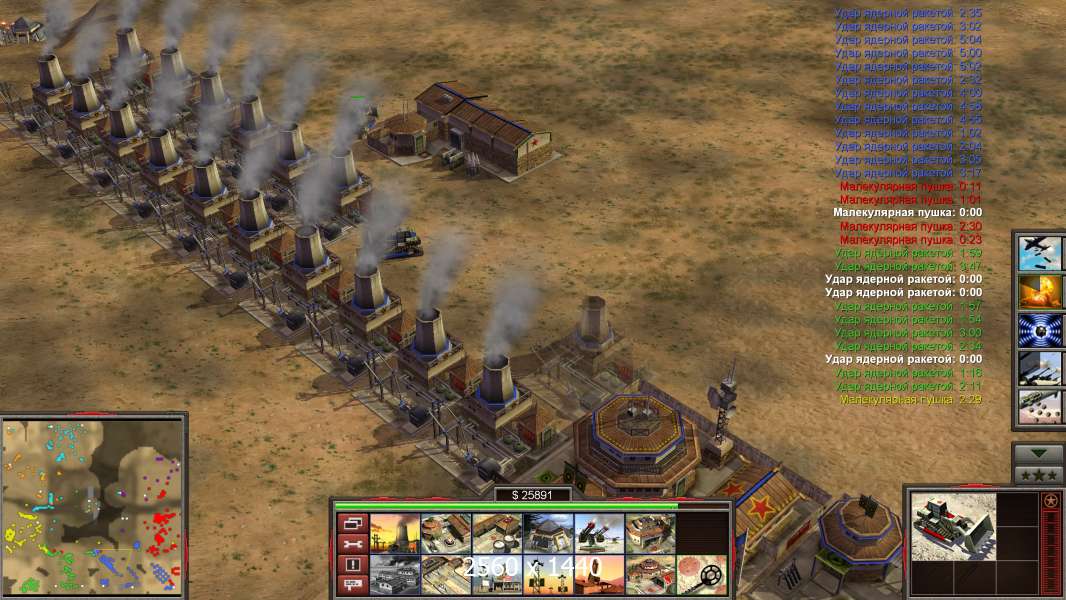Choose the Gattling Cannon build icon
Image resolution: width=1066 pixels, height=600 pixels.
coord(598,533)
